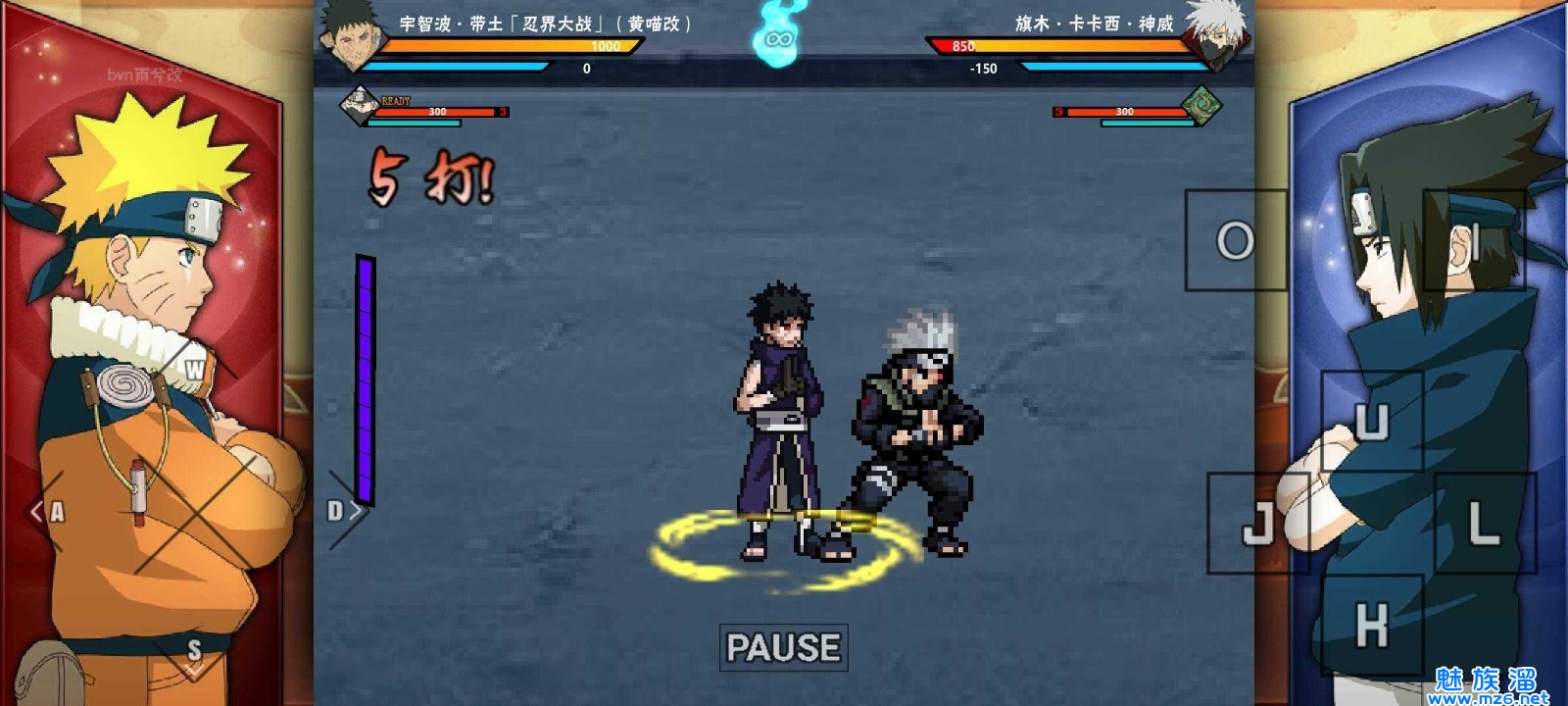1568x706 pixels.
Task: Tap the O action button
Action: click(x=1235, y=240)
